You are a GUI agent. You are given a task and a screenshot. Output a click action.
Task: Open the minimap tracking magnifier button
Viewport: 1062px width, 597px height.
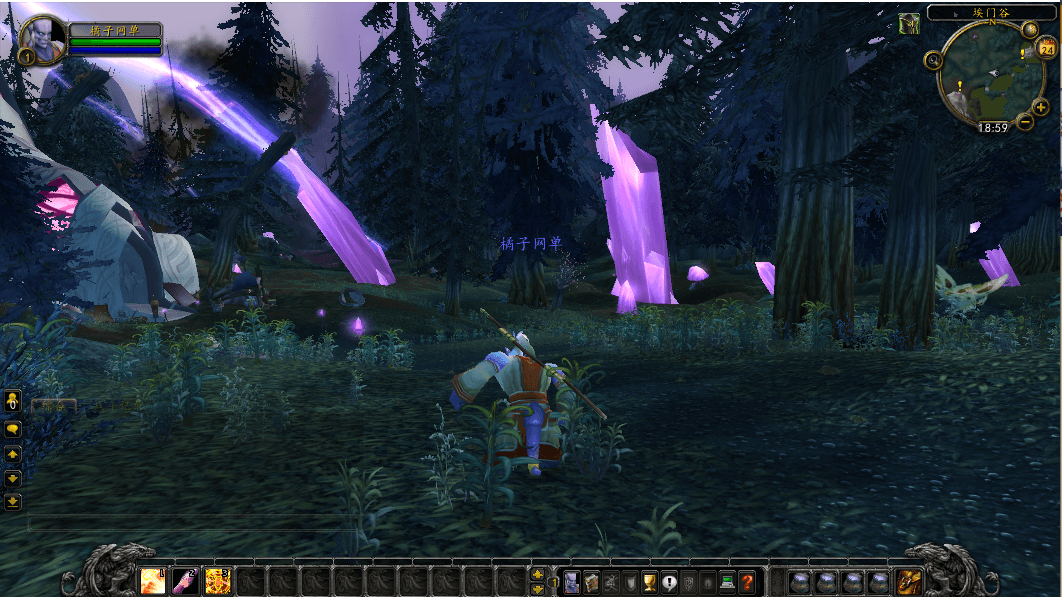[934, 60]
